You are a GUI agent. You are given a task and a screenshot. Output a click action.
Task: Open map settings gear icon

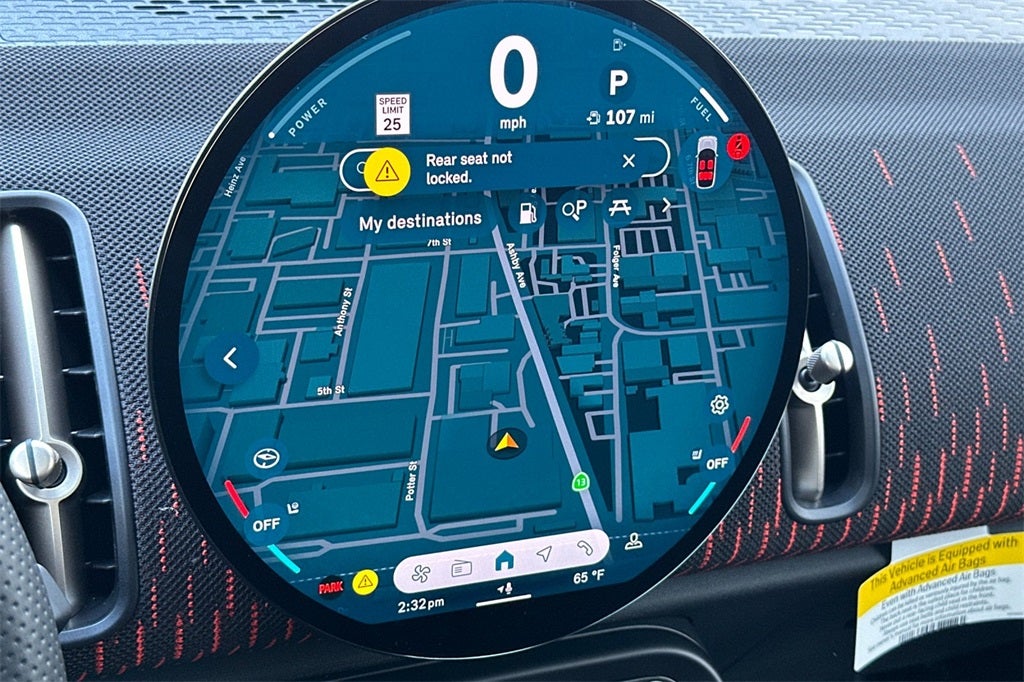click(718, 404)
